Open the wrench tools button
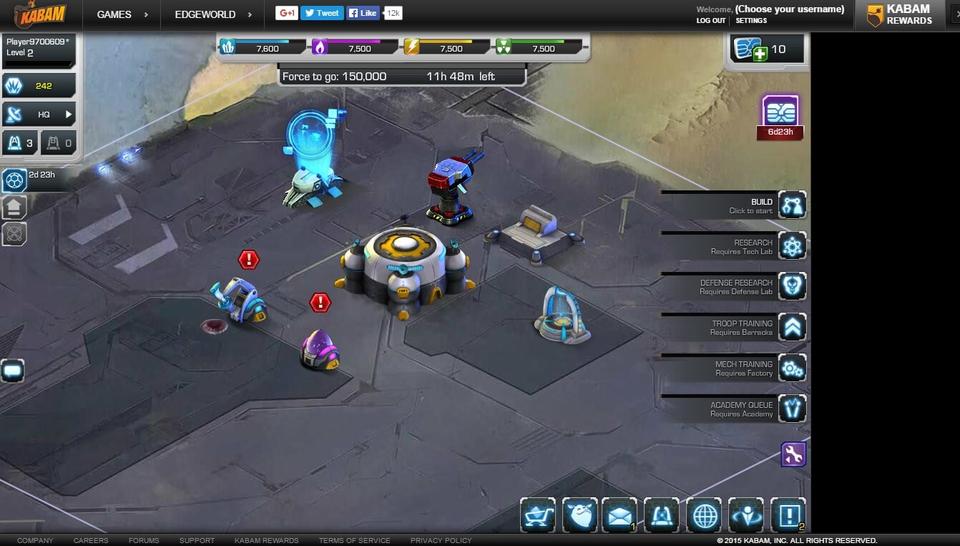This screenshot has width=960, height=546. pos(793,455)
